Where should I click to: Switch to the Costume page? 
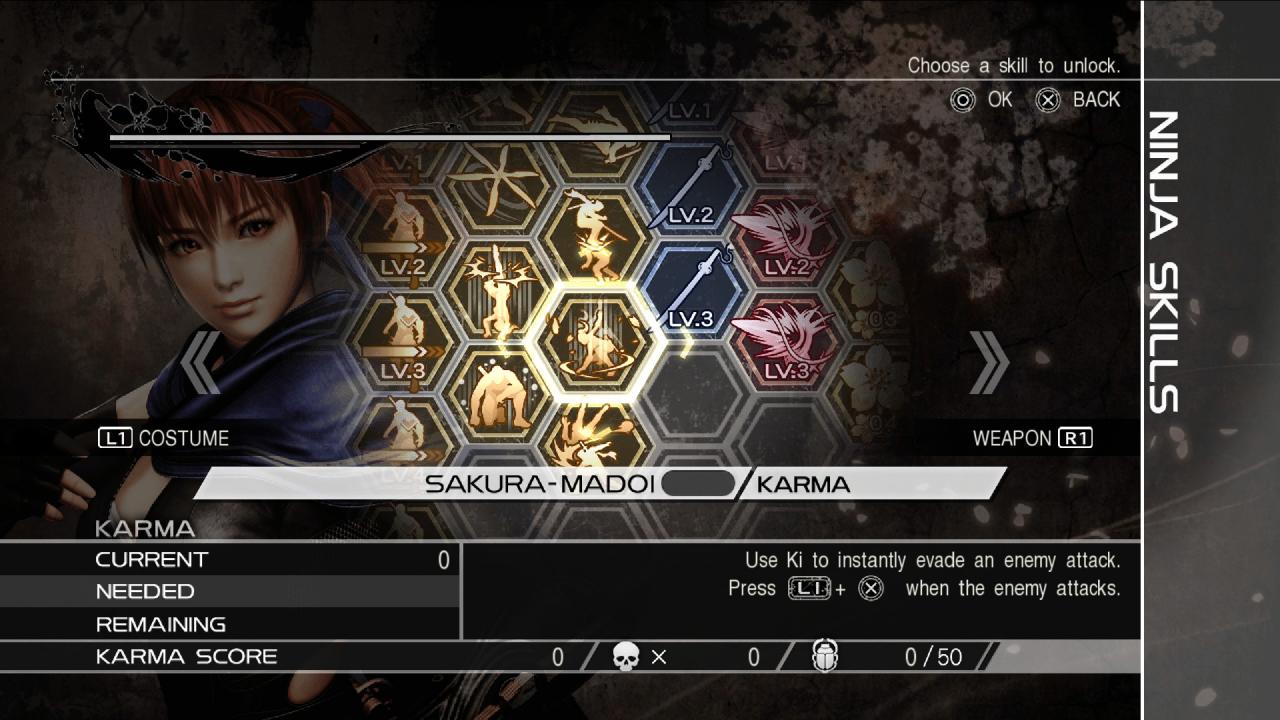[x=164, y=438]
